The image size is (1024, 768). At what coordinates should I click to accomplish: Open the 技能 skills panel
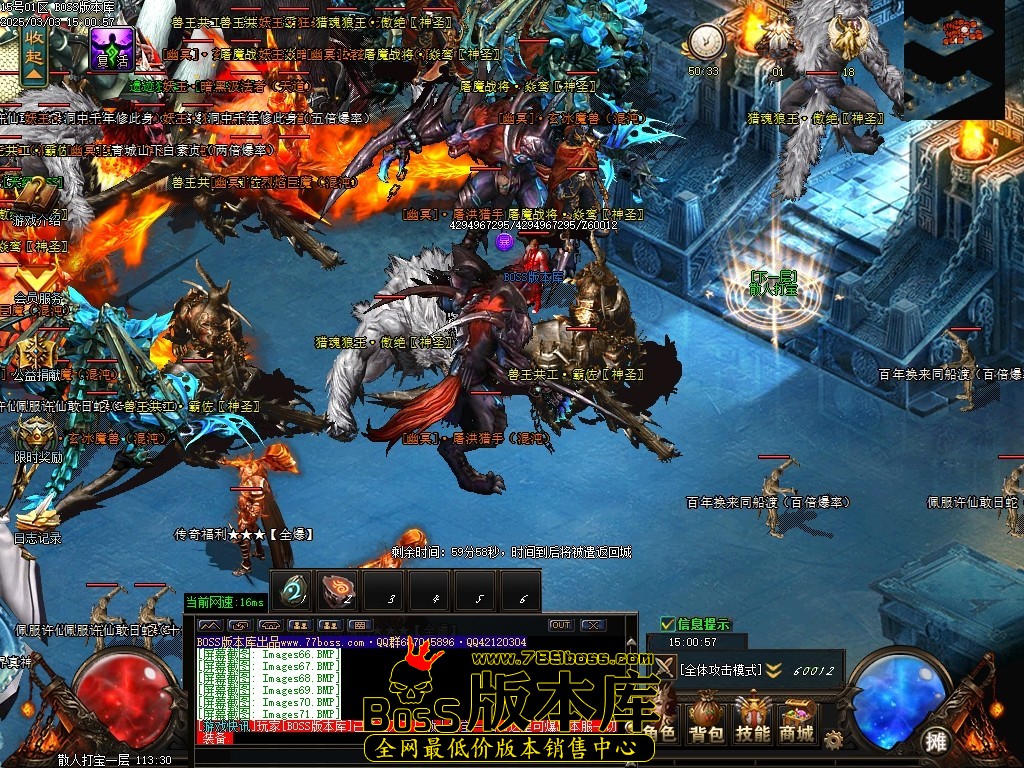pos(752,720)
